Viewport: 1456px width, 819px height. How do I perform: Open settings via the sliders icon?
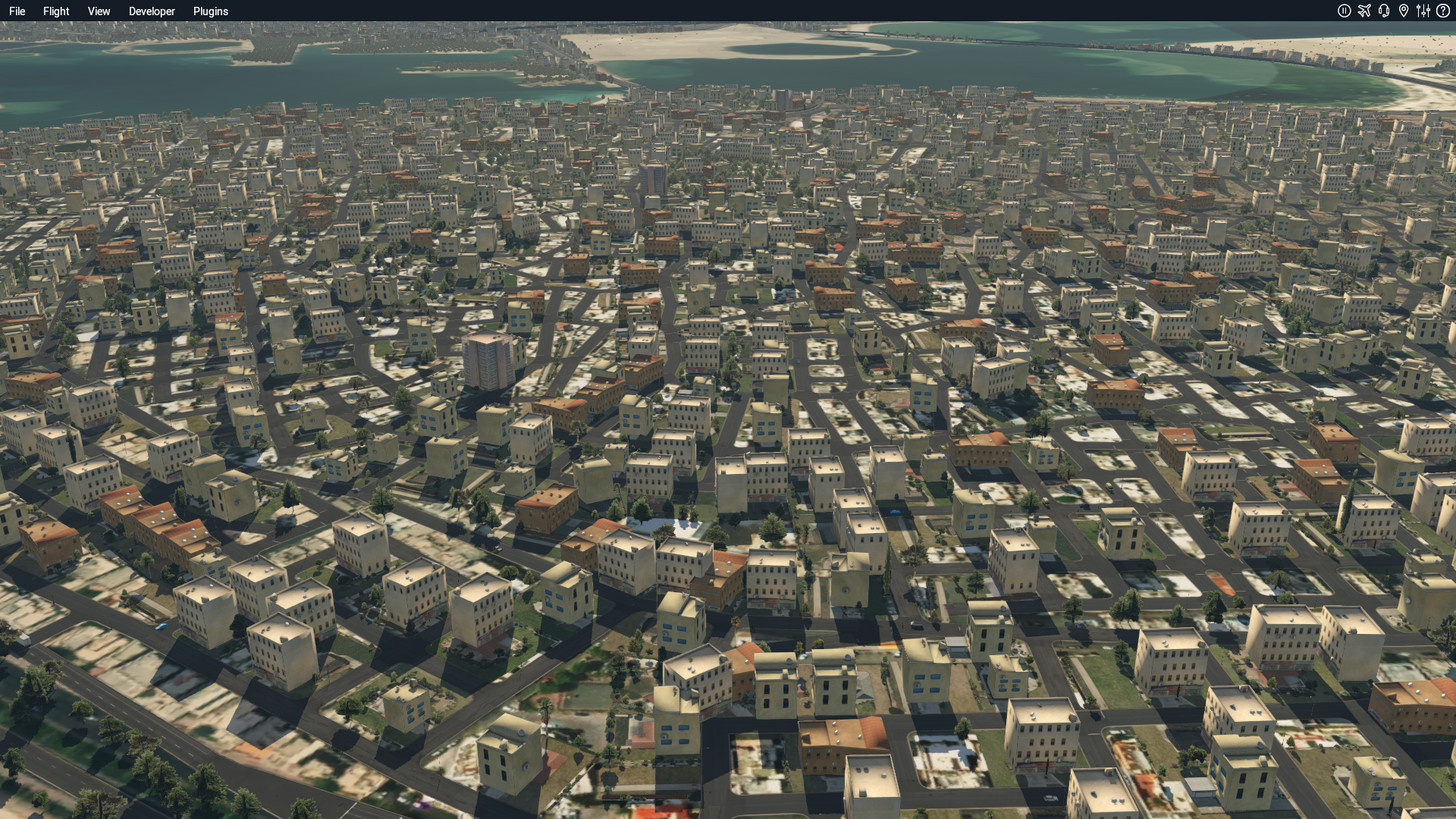click(1423, 11)
